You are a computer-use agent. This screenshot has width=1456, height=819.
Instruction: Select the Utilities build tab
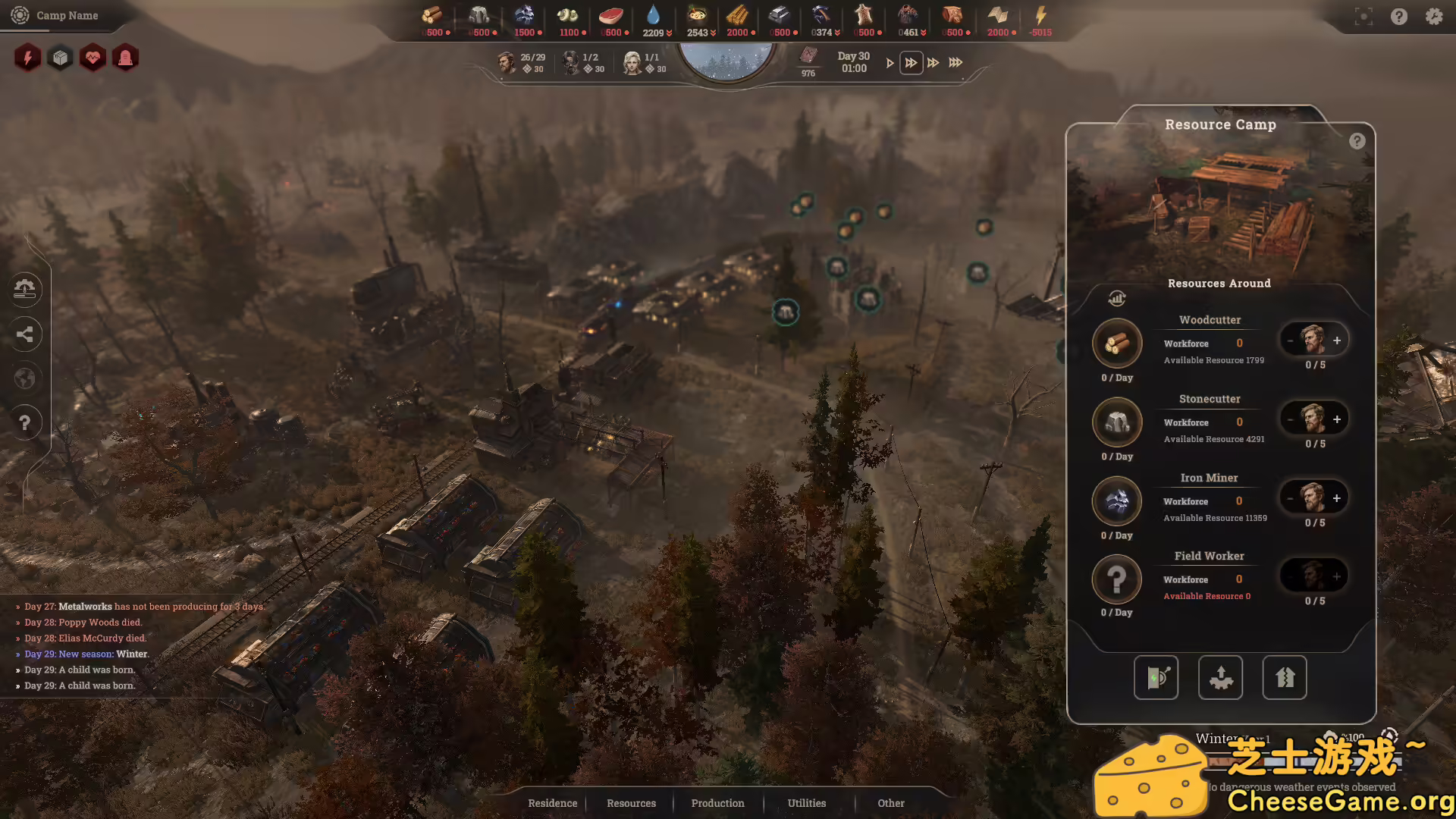coord(806,803)
